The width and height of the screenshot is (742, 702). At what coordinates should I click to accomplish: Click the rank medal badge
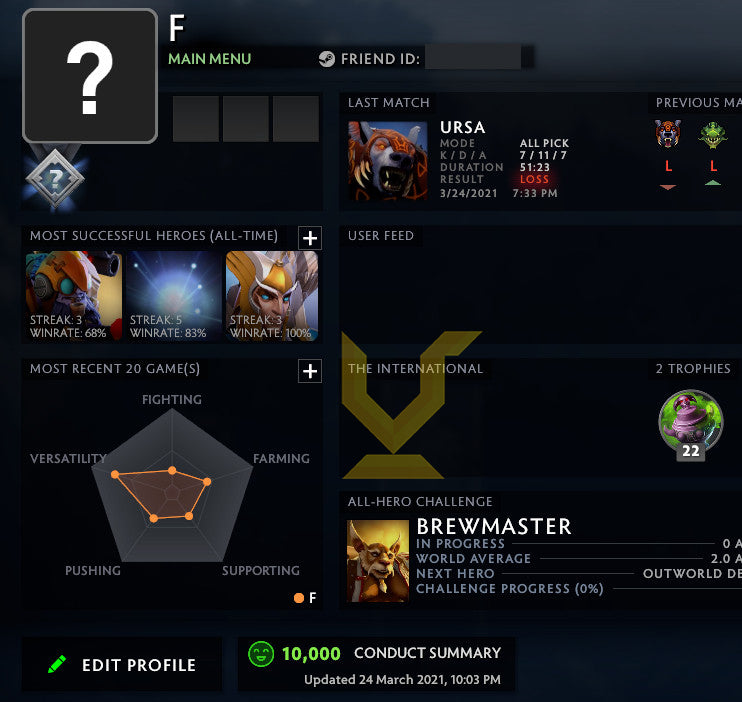pyautogui.click(x=53, y=179)
